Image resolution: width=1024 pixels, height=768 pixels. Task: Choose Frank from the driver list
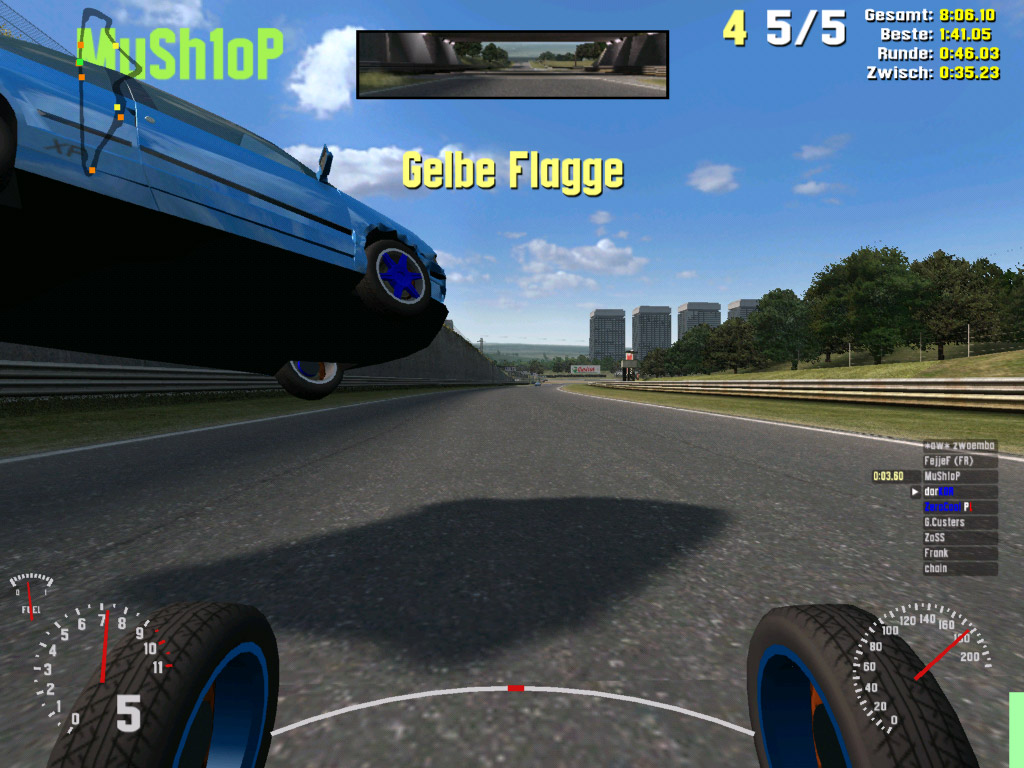(959, 553)
